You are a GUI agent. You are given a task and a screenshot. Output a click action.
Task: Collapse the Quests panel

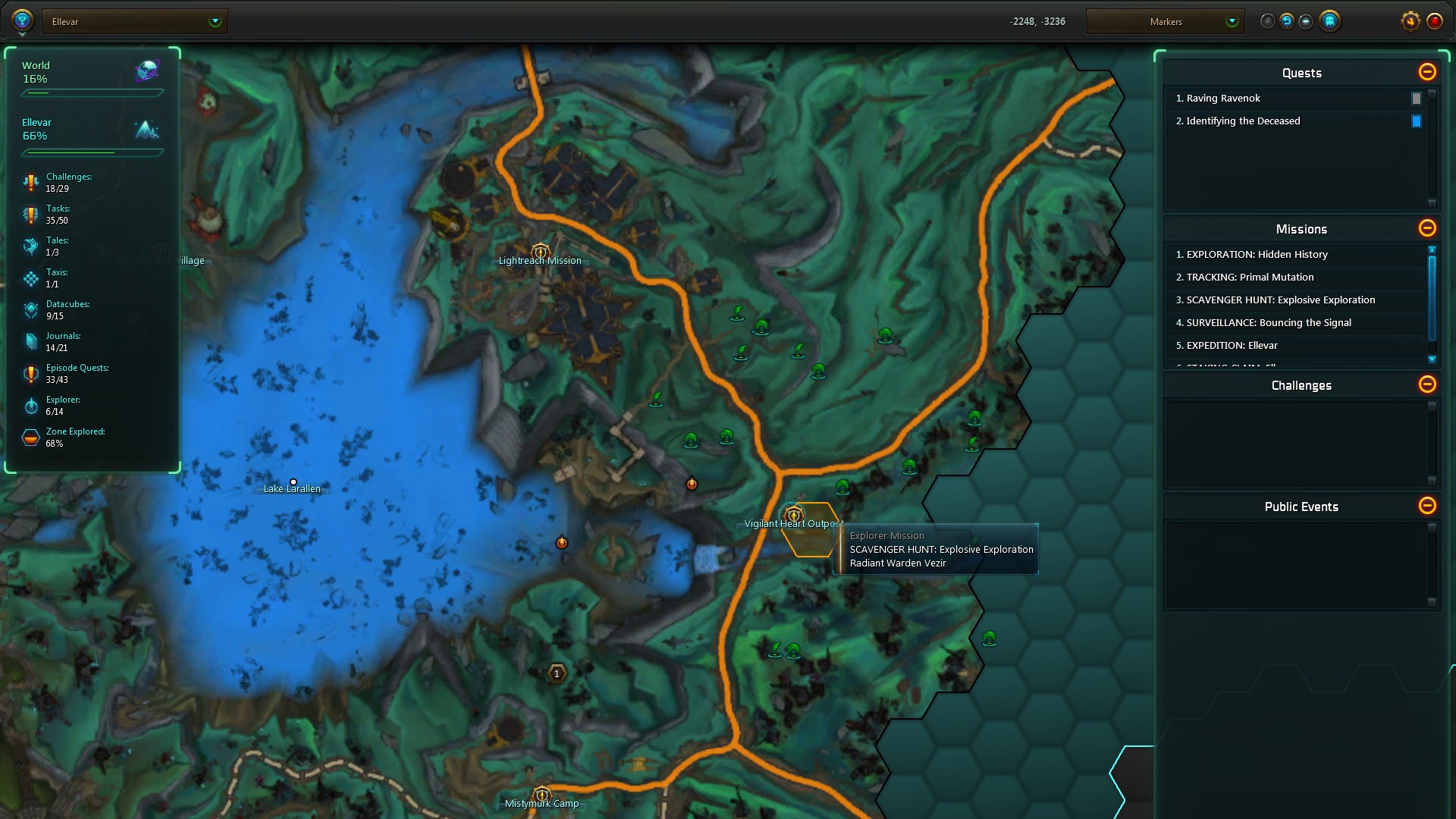[x=1426, y=72]
